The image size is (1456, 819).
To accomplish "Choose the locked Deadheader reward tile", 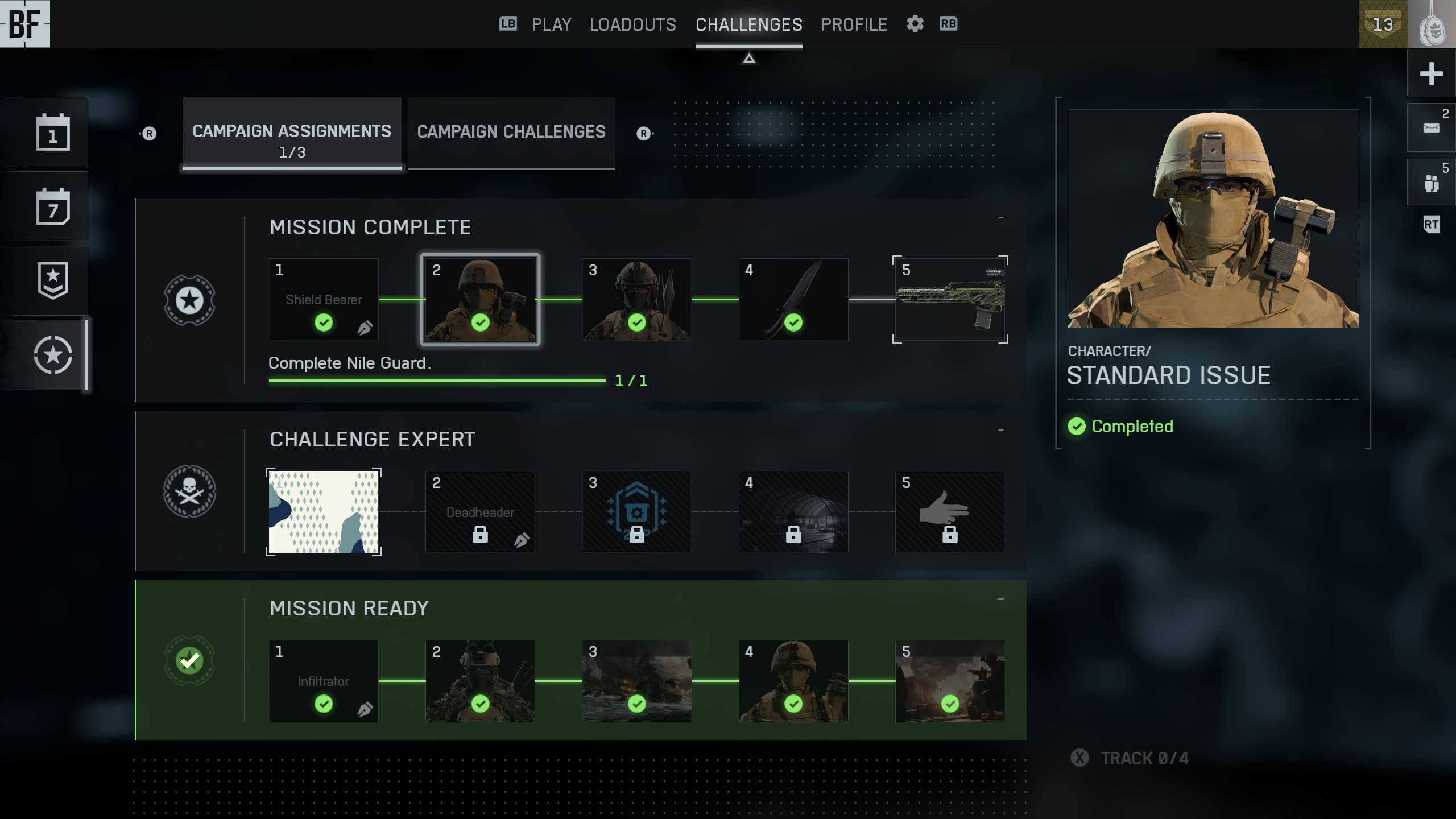I will coord(480,512).
